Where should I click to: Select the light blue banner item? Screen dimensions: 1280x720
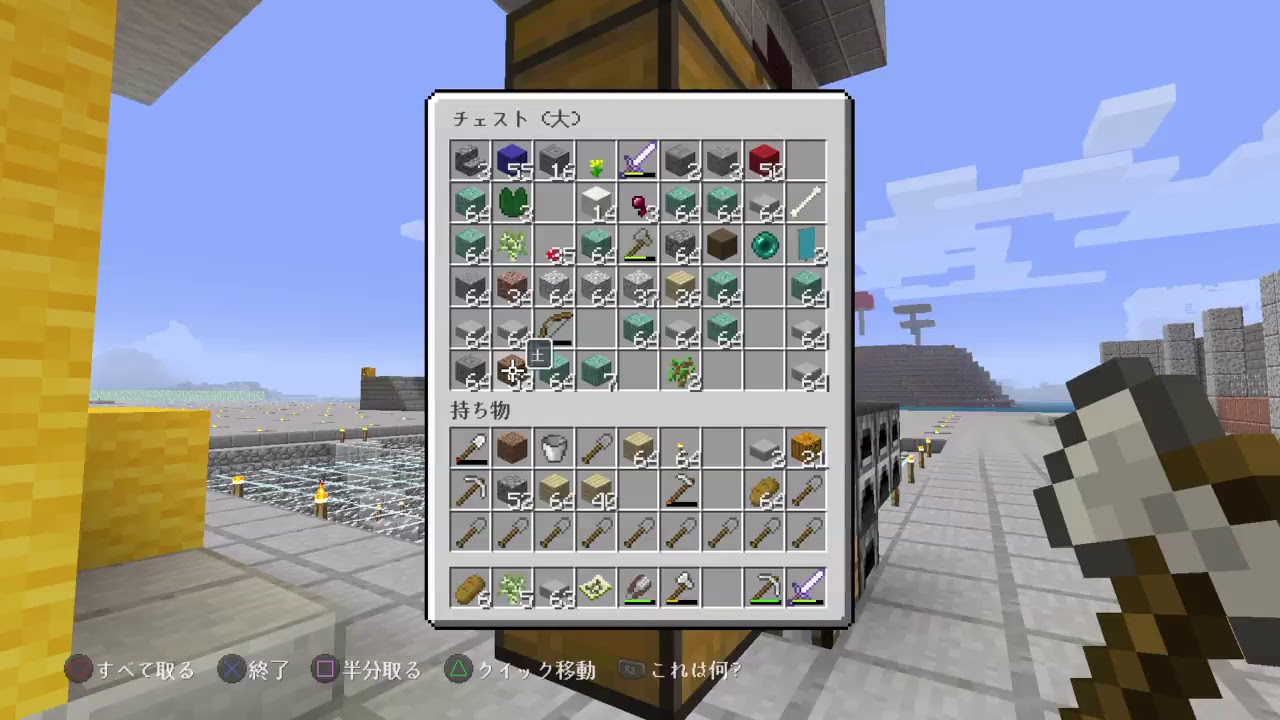[806, 244]
